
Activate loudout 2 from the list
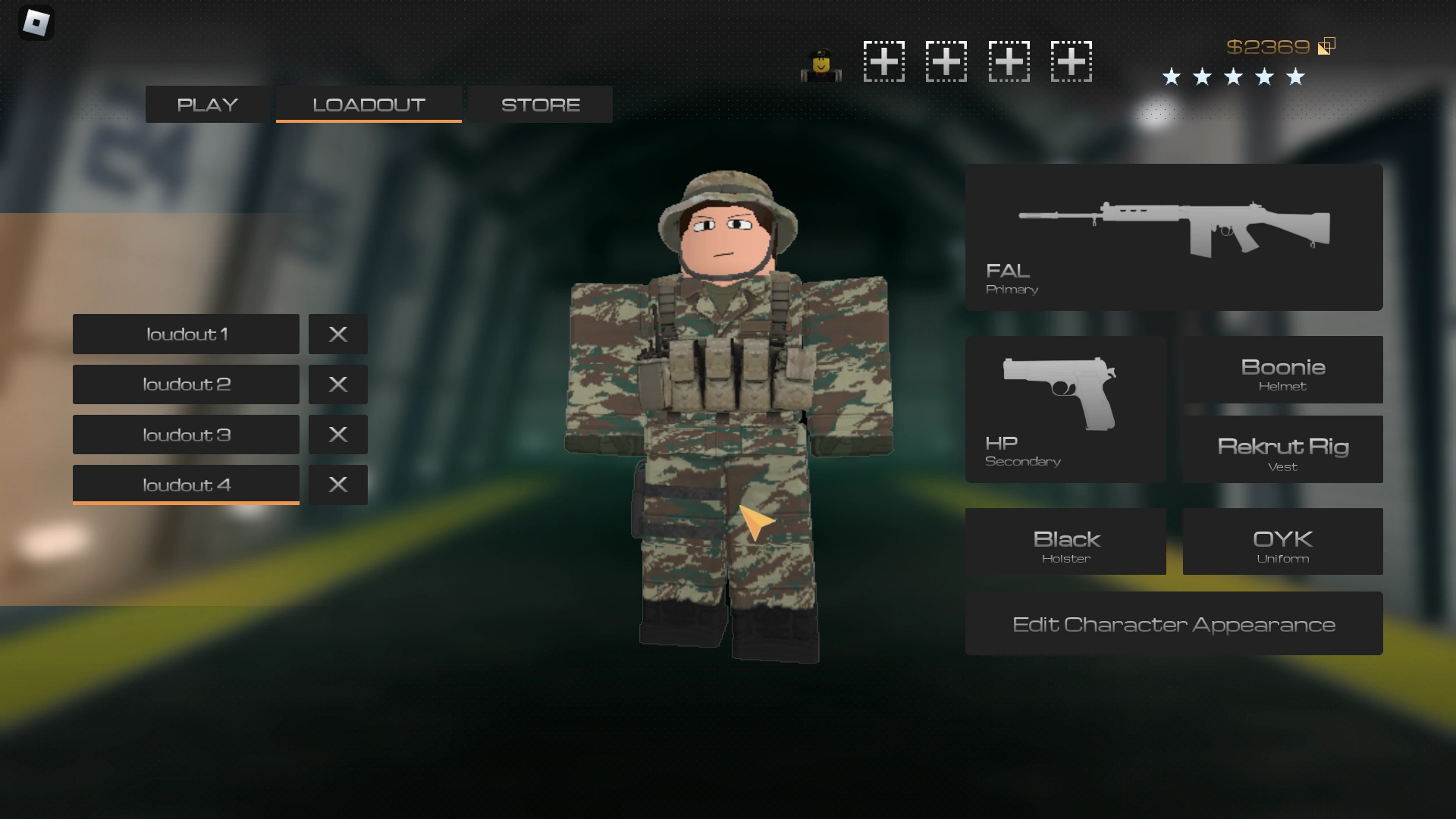coord(186,384)
